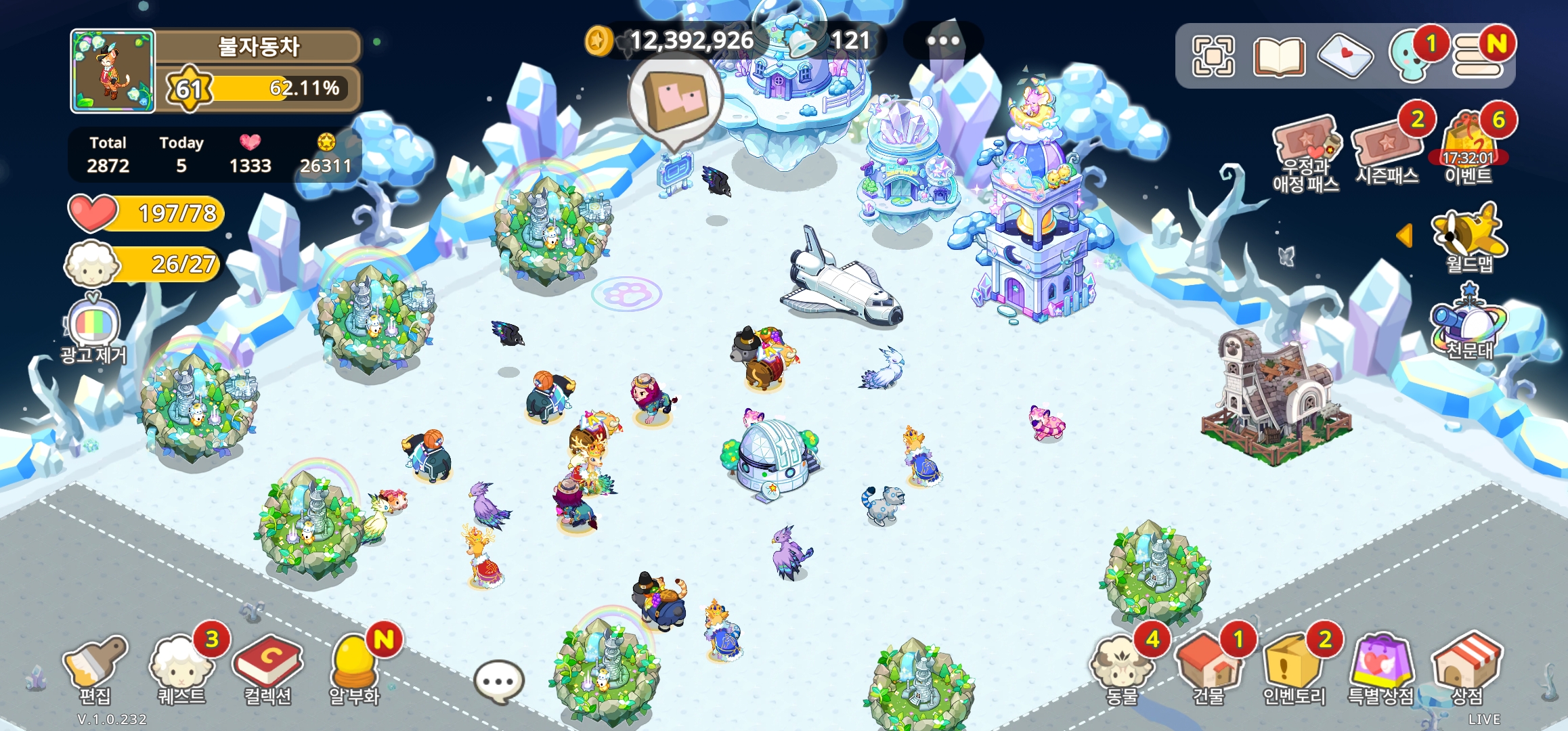1568x731 pixels.
Task: Open the book icon in top bar
Action: 1279,57
